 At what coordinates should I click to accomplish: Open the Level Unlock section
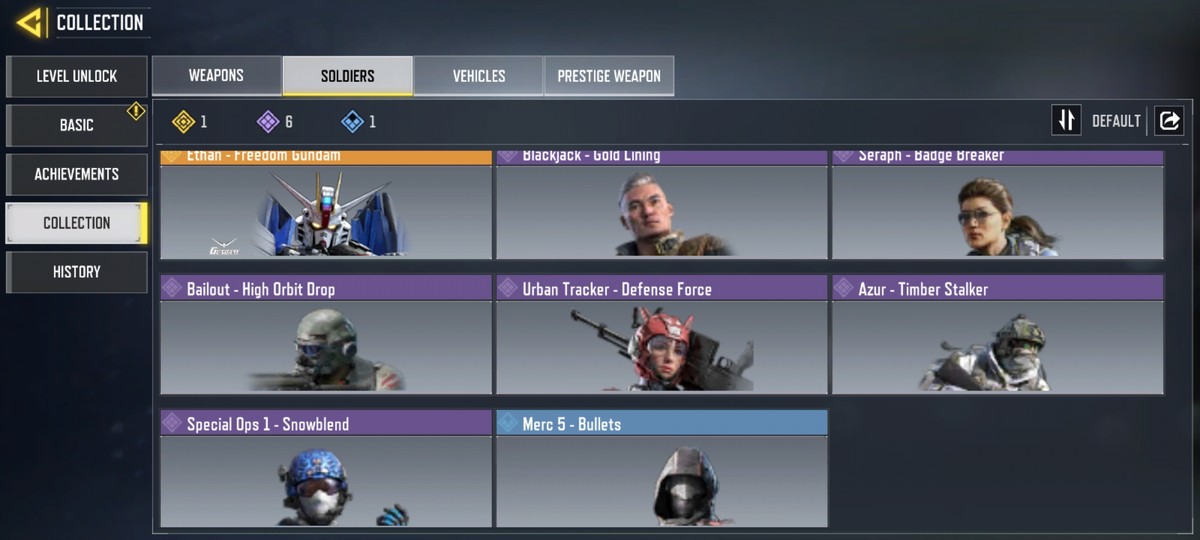click(x=77, y=76)
